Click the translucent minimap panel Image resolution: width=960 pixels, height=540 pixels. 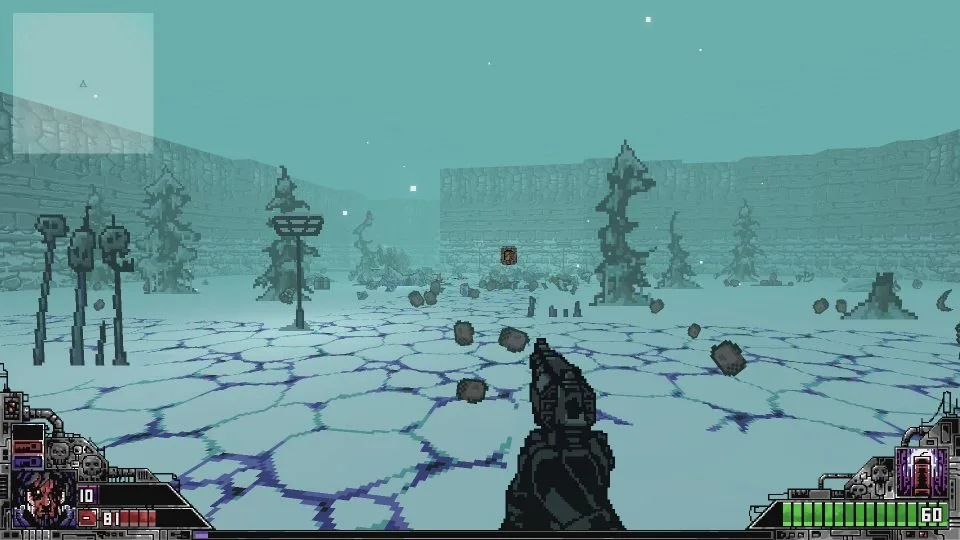[83, 83]
